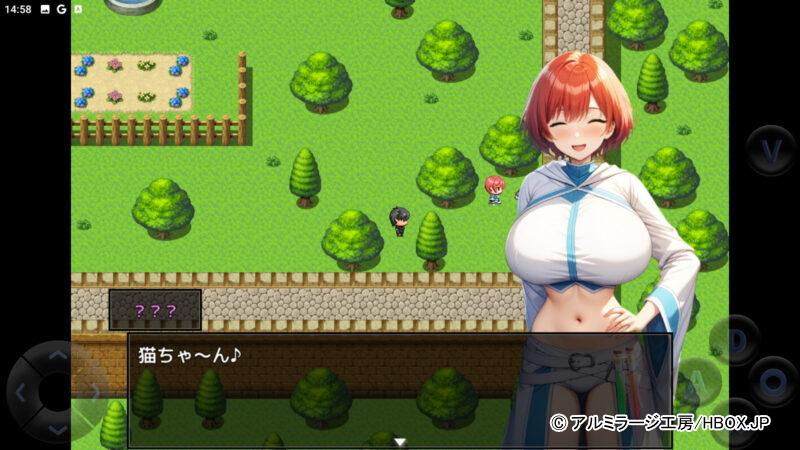Viewport: 800px width, 450px height.
Task: Tap the round A virtual button
Action: click(x=700, y=380)
